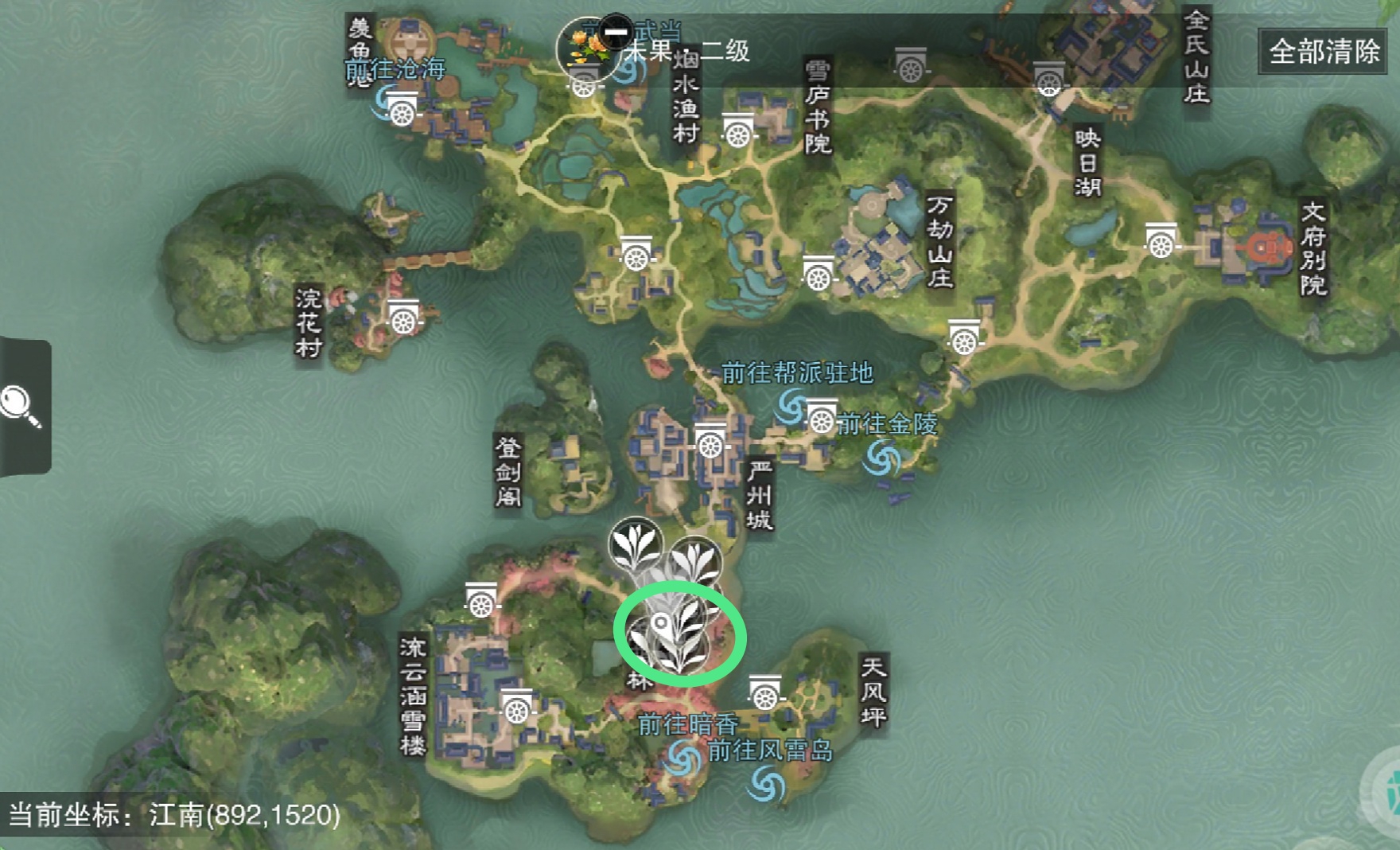The image size is (1400, 850).
Task: Activate the 前往风雷岛 portal swirl
Action: (766, 783)
